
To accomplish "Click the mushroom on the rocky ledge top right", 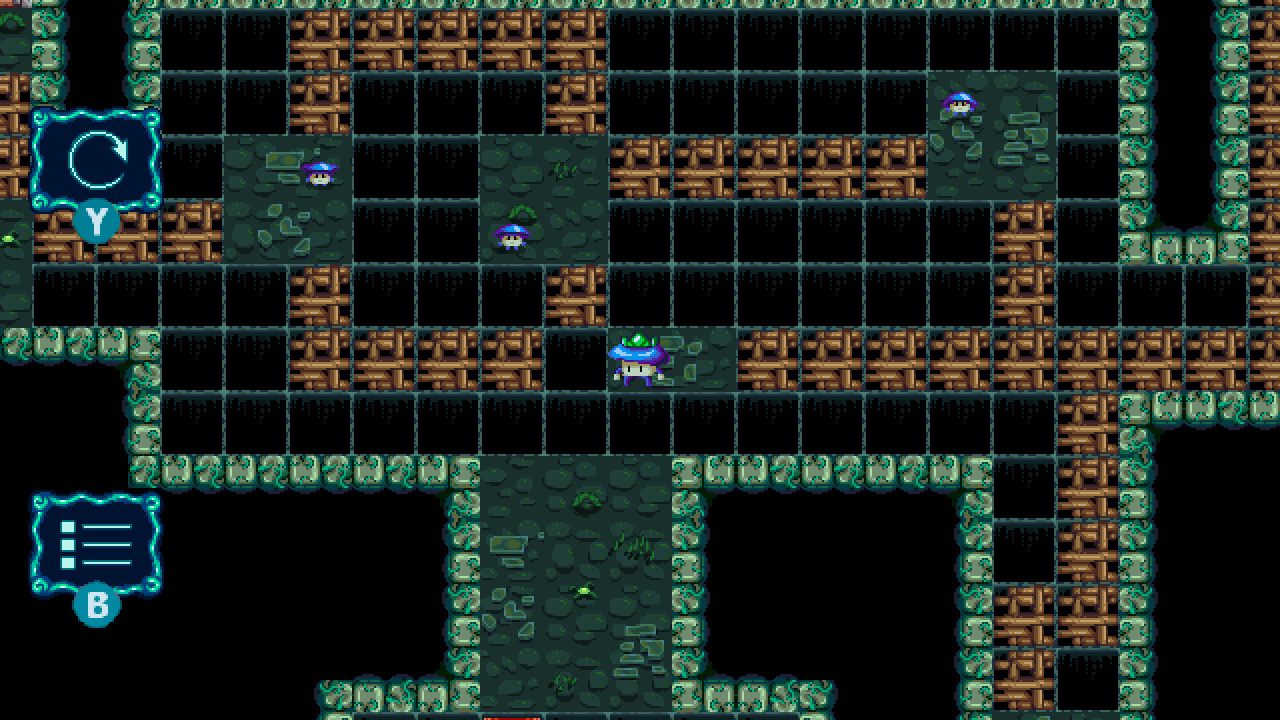I will (x=960, y=105).
